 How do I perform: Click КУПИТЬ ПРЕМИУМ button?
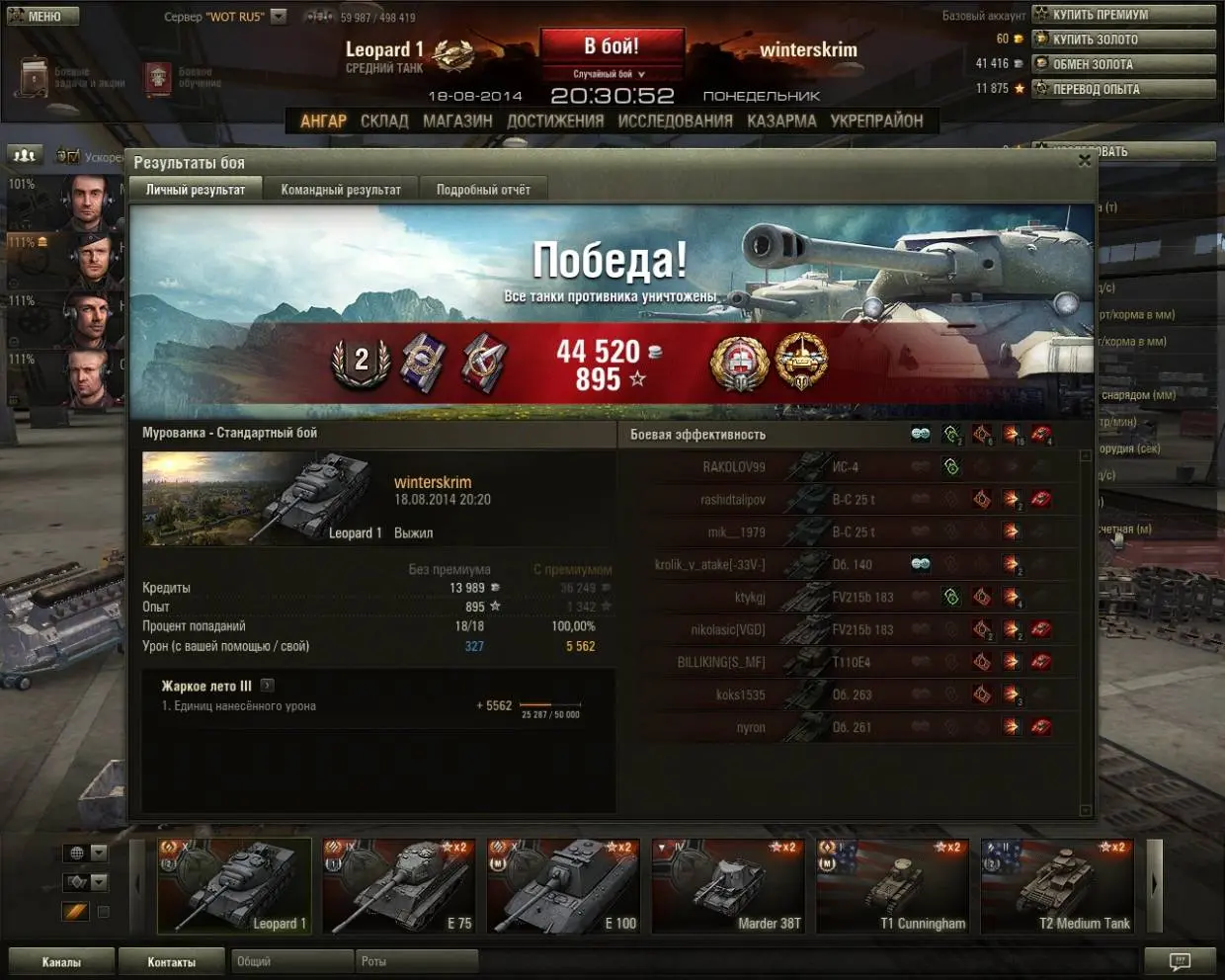[x=1123, y=15]
